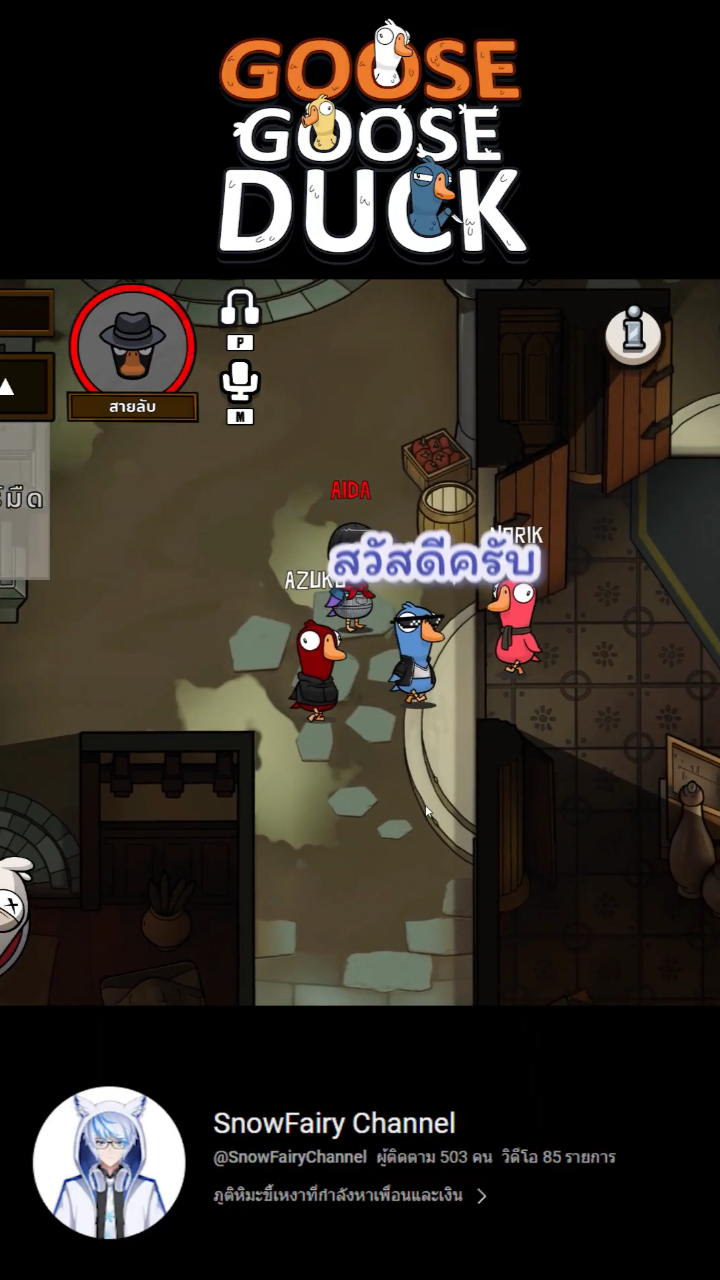Screen dimensions: 720x1280
Task: Open the SnowFairy Channel name link
Action: click(334, 1123)
